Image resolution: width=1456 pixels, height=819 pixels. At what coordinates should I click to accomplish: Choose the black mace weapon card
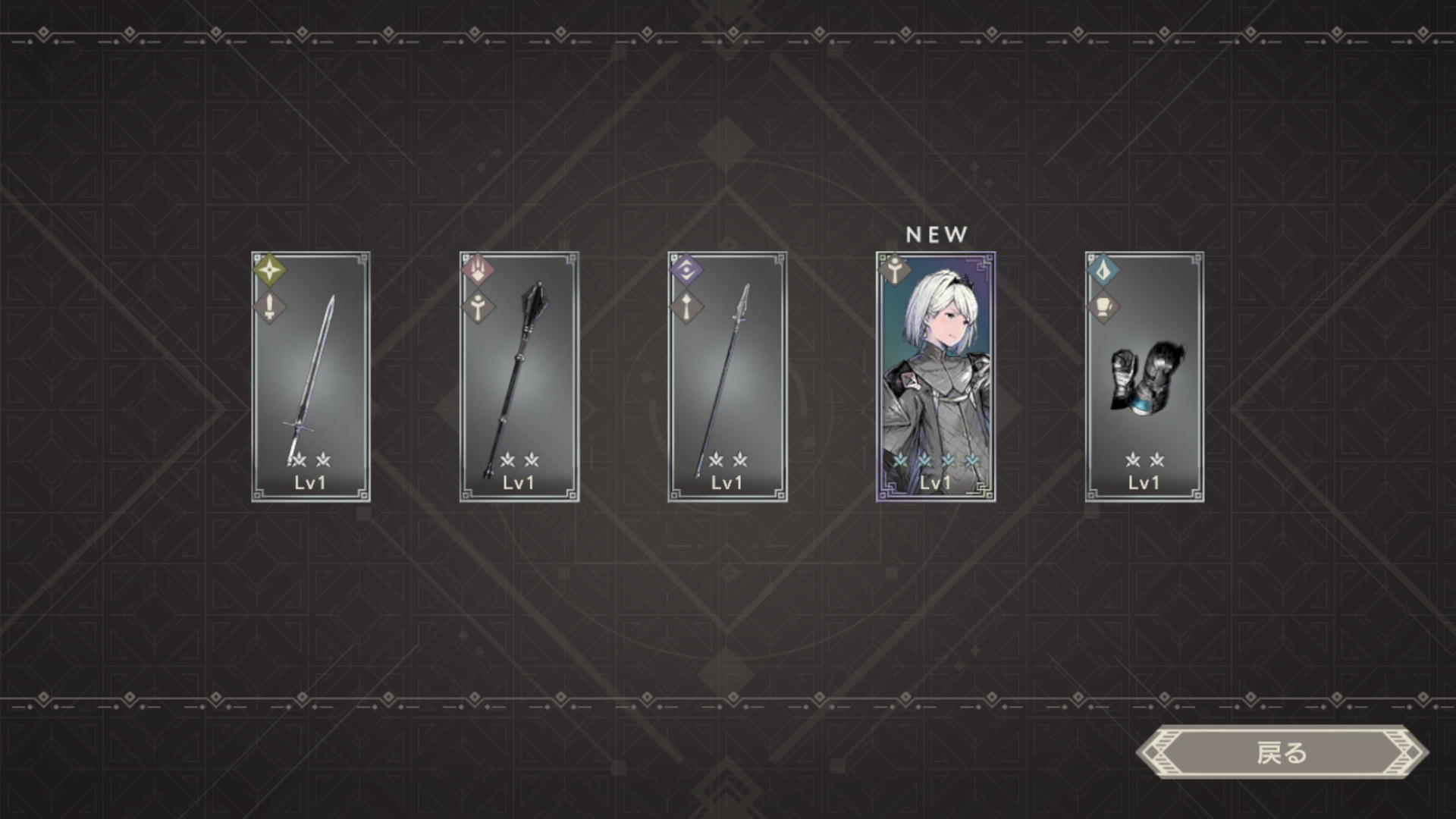[x=519, y=377]
